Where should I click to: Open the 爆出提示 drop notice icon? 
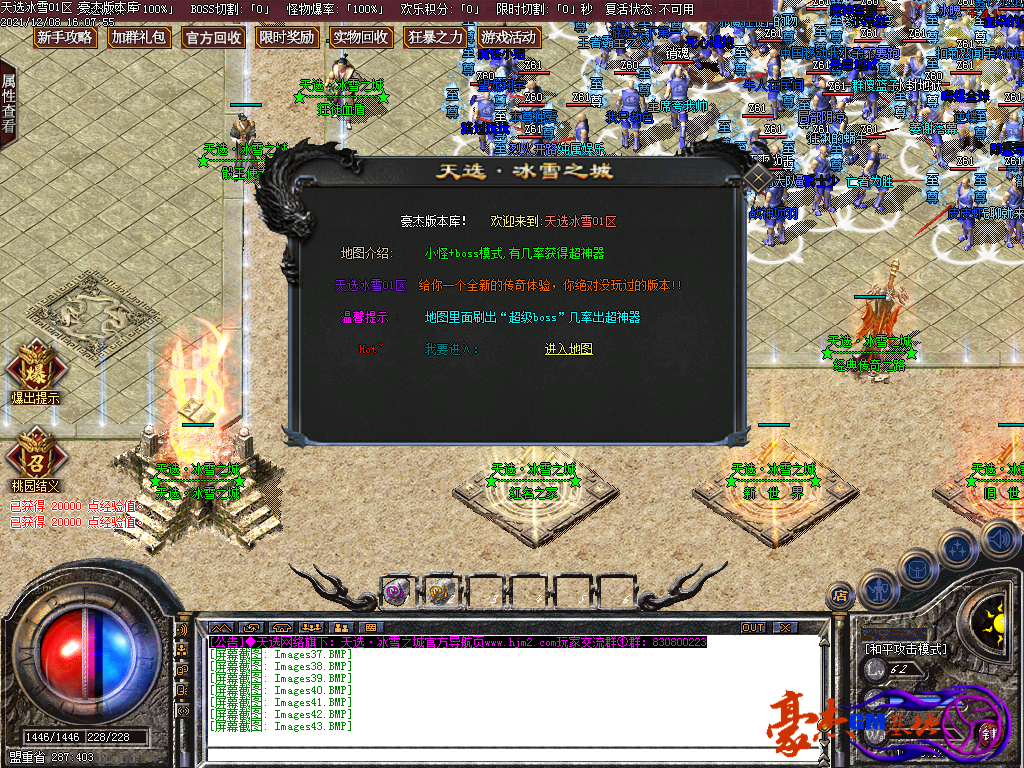tap(35, 368)
